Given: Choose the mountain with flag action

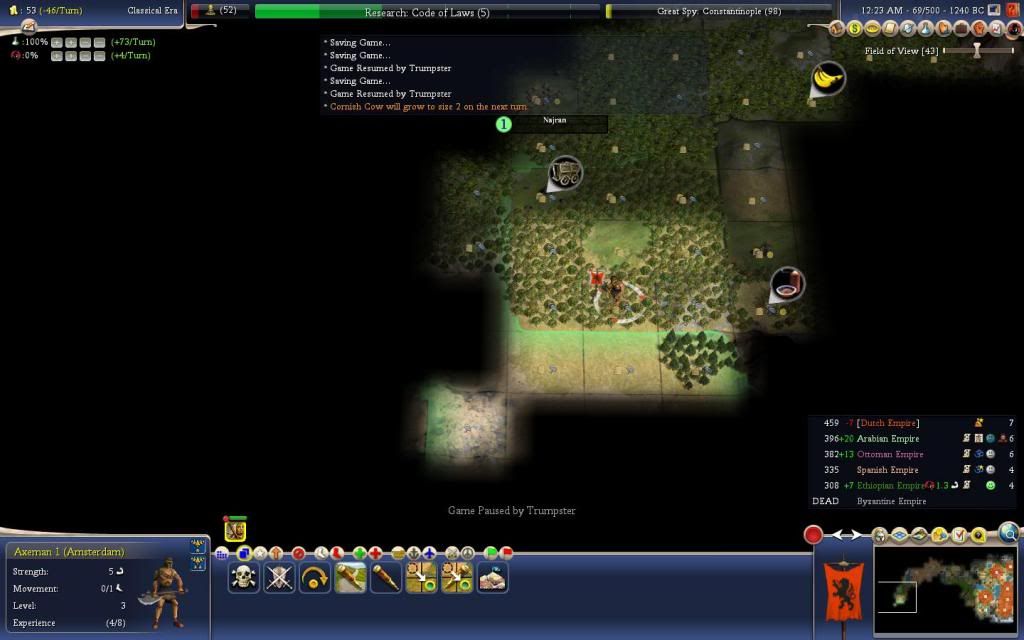Looking at the screenshot, I should click(493, 577).
